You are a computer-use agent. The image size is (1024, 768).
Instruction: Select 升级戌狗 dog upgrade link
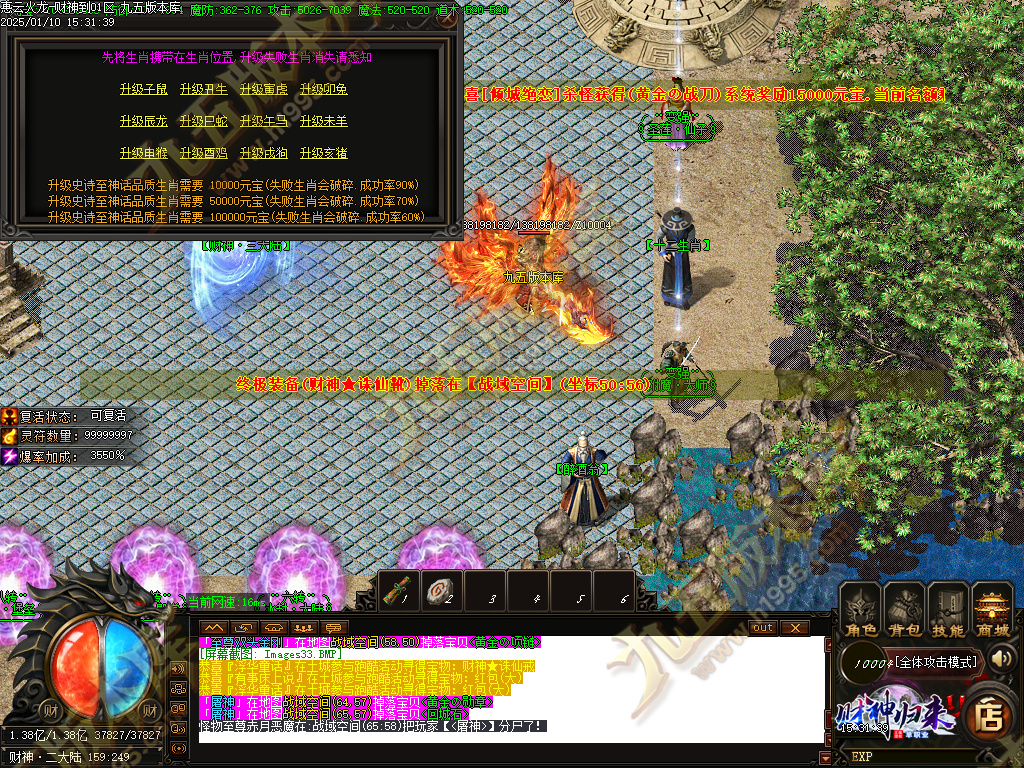click(264, 154)
